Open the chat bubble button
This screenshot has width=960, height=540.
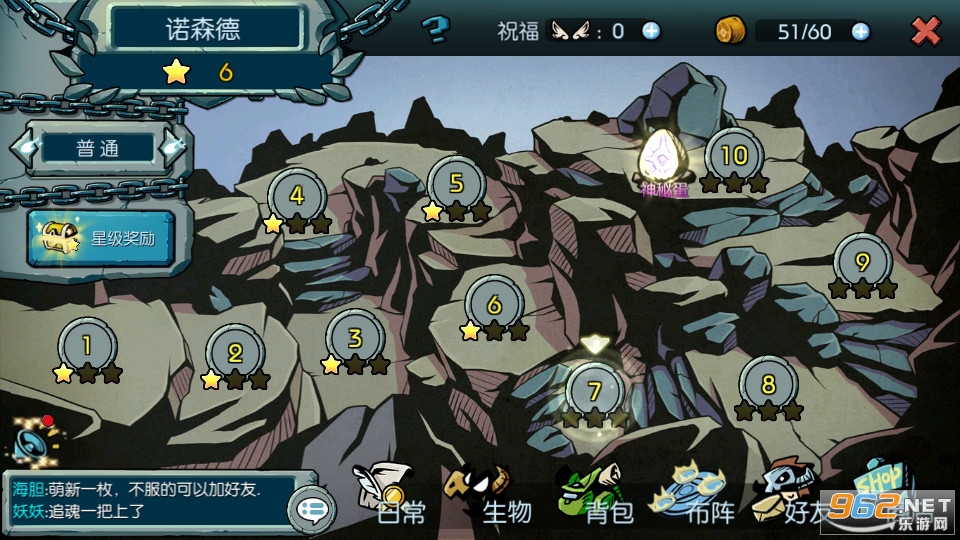click(311, 510)
